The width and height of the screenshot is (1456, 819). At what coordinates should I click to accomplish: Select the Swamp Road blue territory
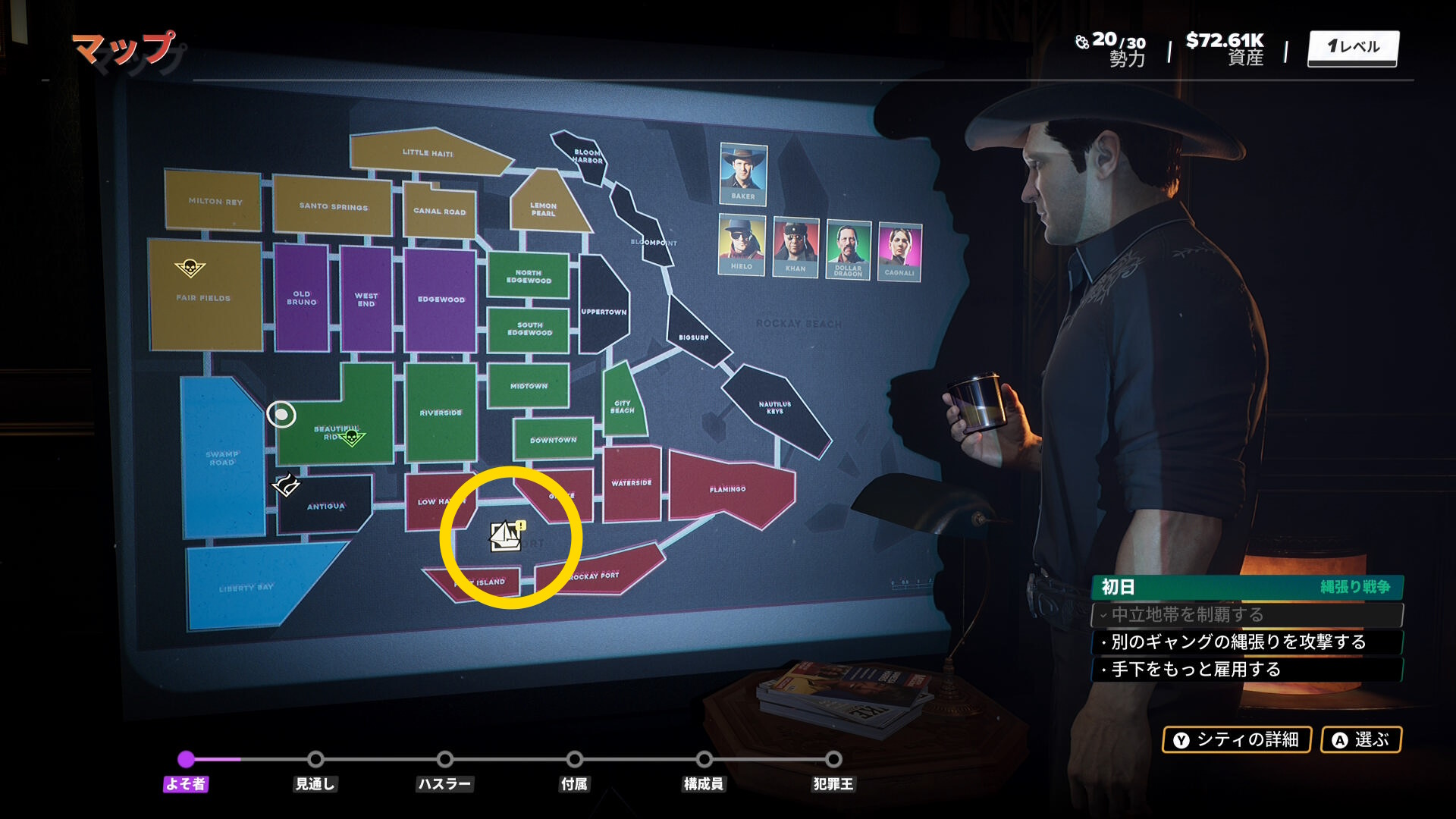(x=221, y=458)
